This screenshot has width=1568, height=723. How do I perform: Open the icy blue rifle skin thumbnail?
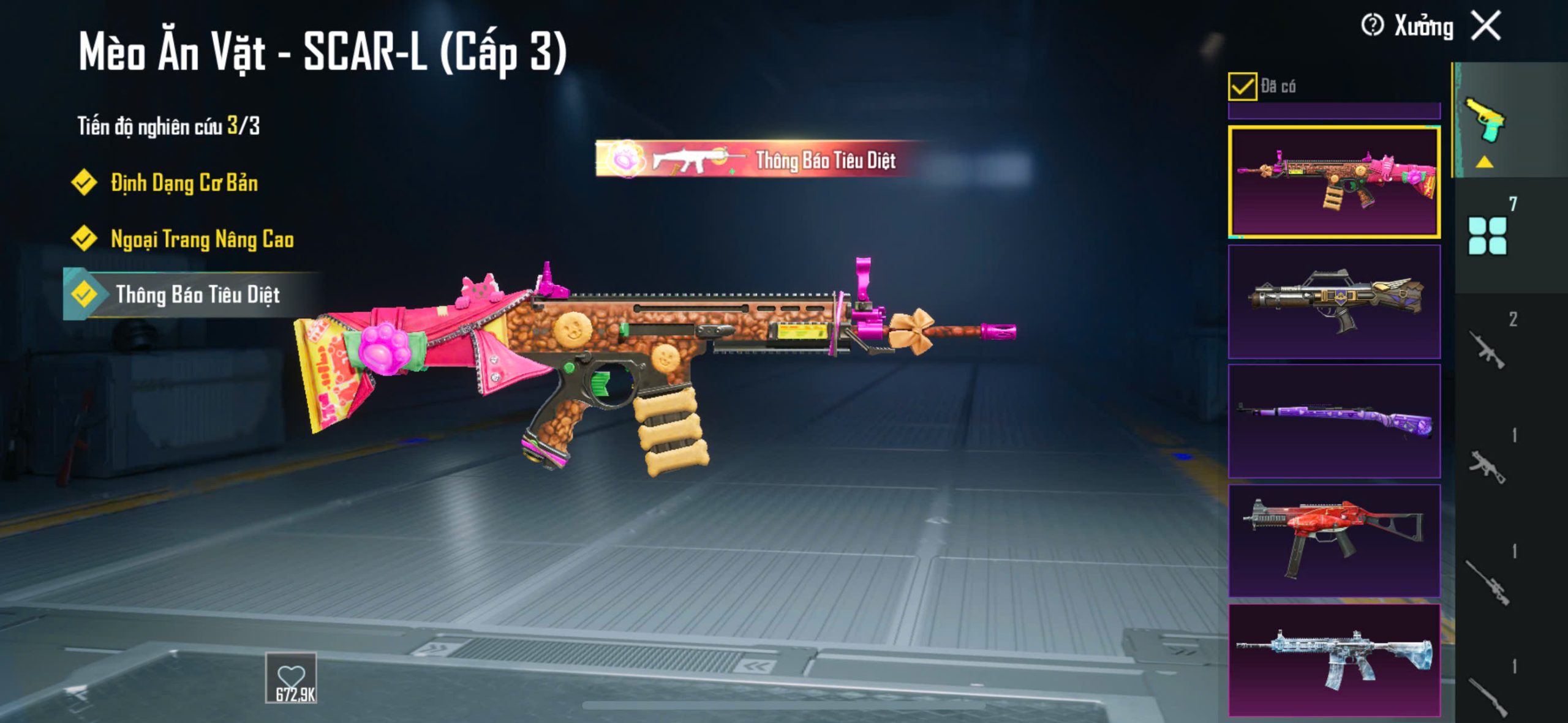(x=1334, y=660)
